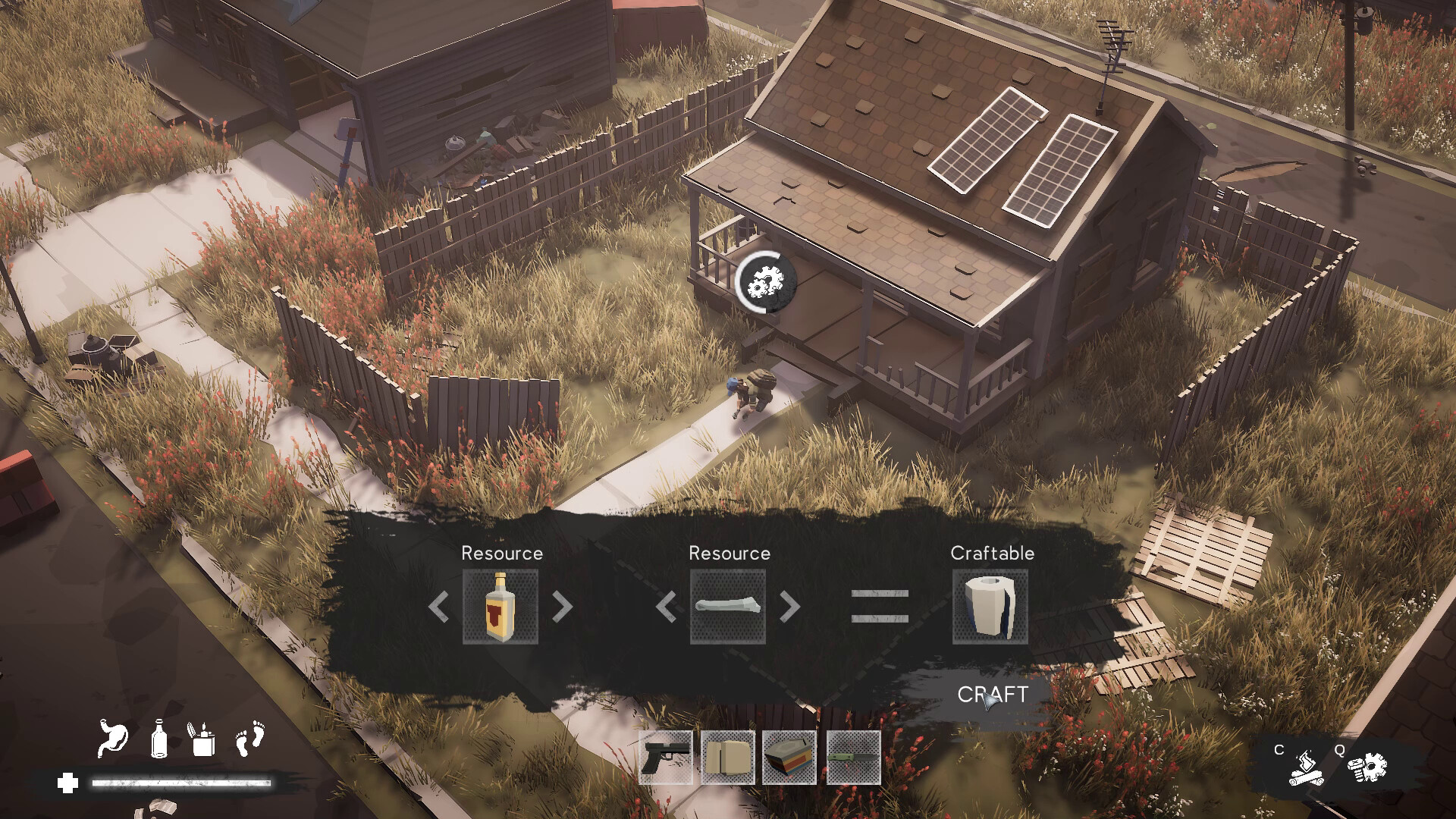The image size is (1456, 819).
Task: Click the alcohol bottle resource thumbnail
Action: (500, 607)
